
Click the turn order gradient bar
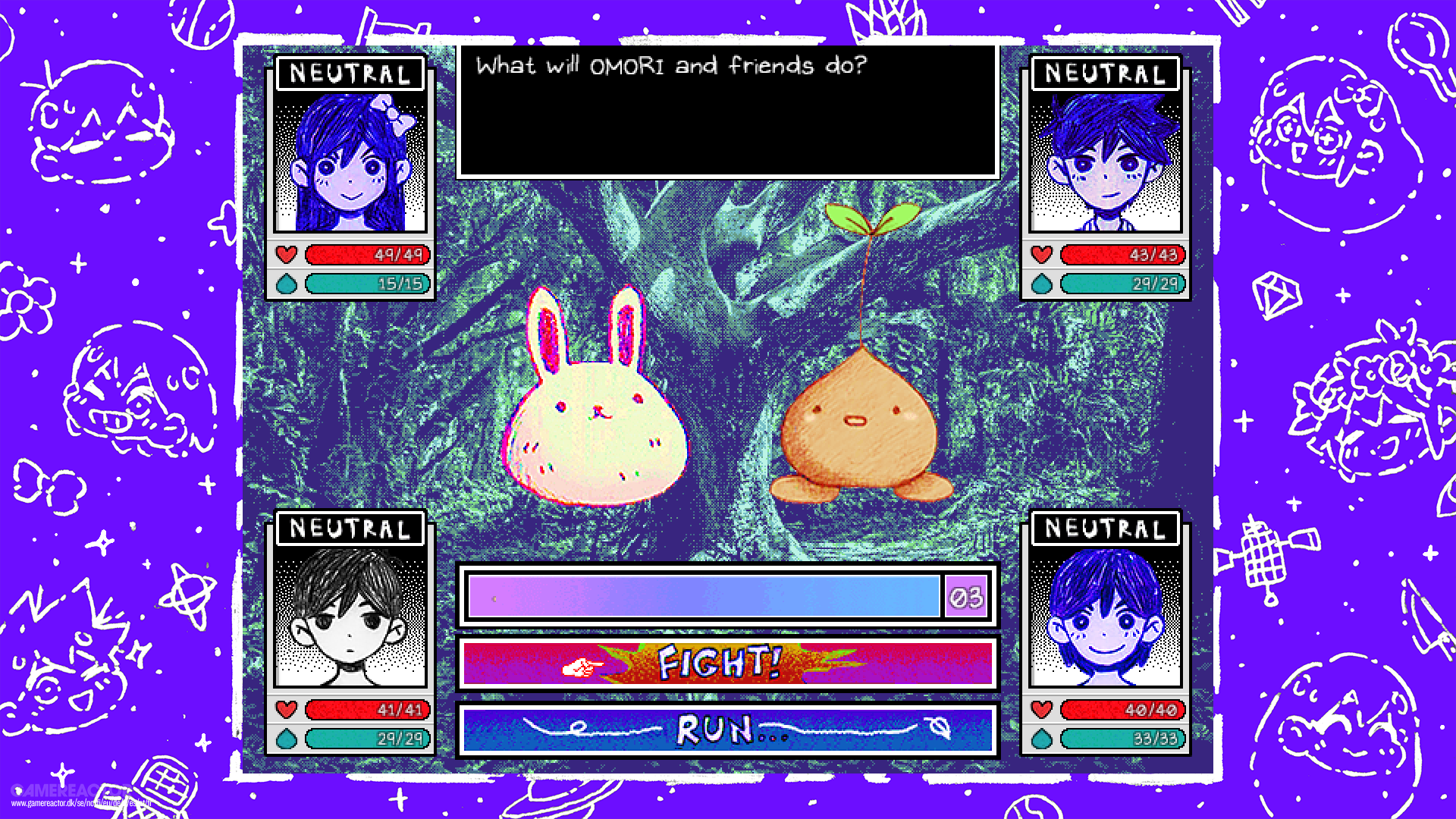(x=705, y=596)
